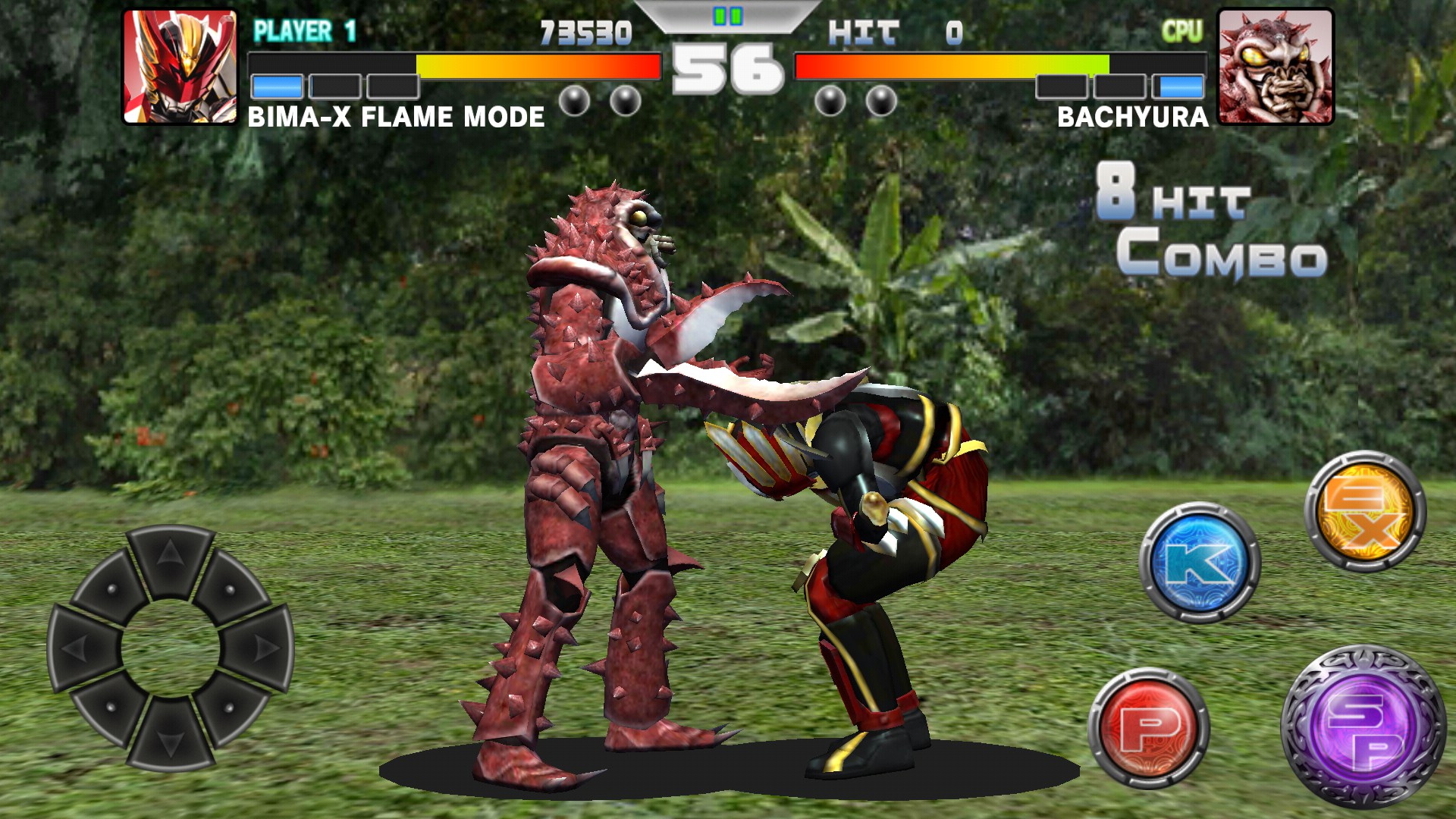1456x819 pixels.
Task: Tap the blue K kick button
Action: click(1200, 563)
